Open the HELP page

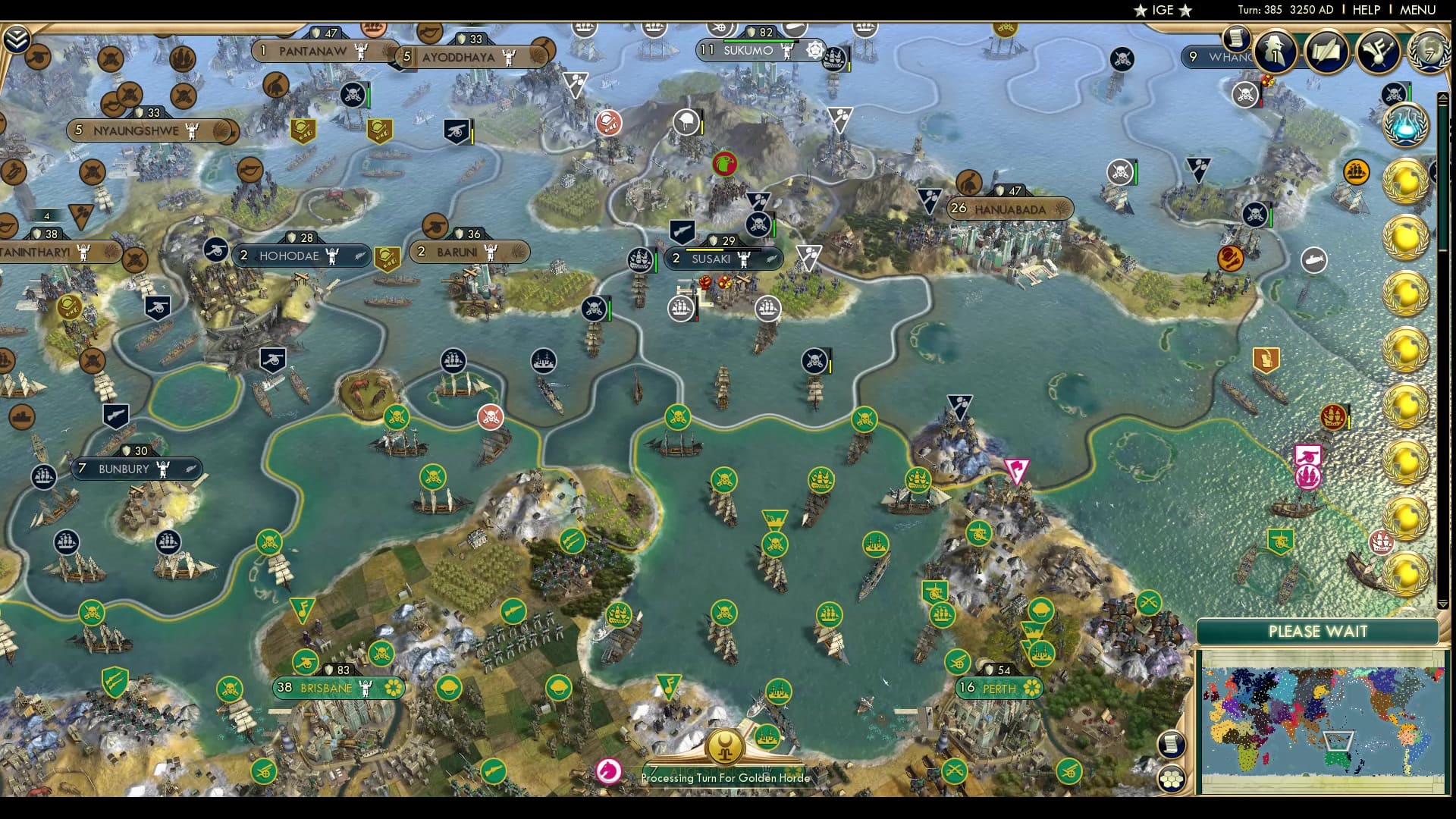pyautogui.click(x=1366, y=10)
